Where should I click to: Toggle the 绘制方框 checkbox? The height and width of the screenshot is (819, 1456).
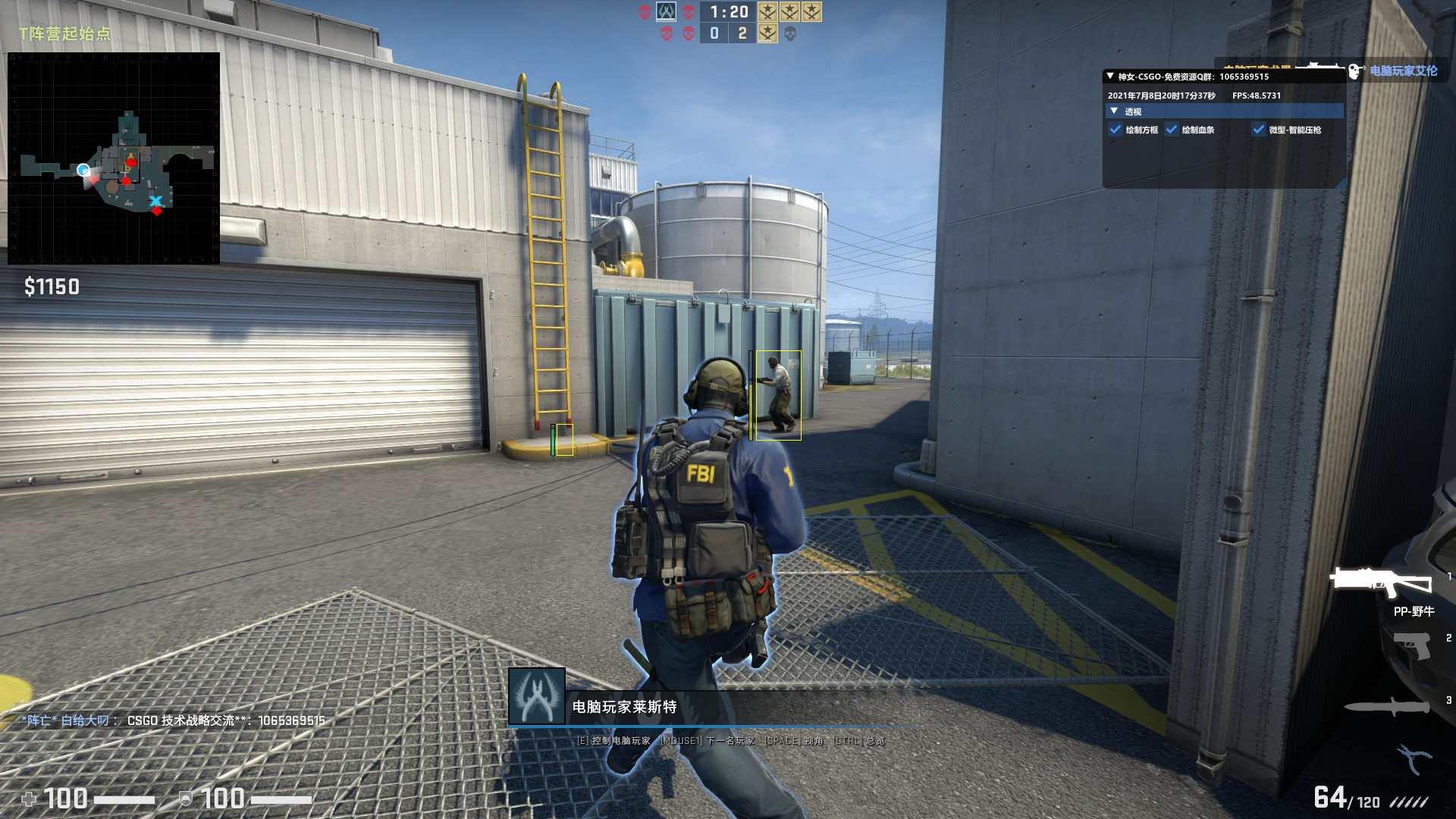[x=1116, y=130]
